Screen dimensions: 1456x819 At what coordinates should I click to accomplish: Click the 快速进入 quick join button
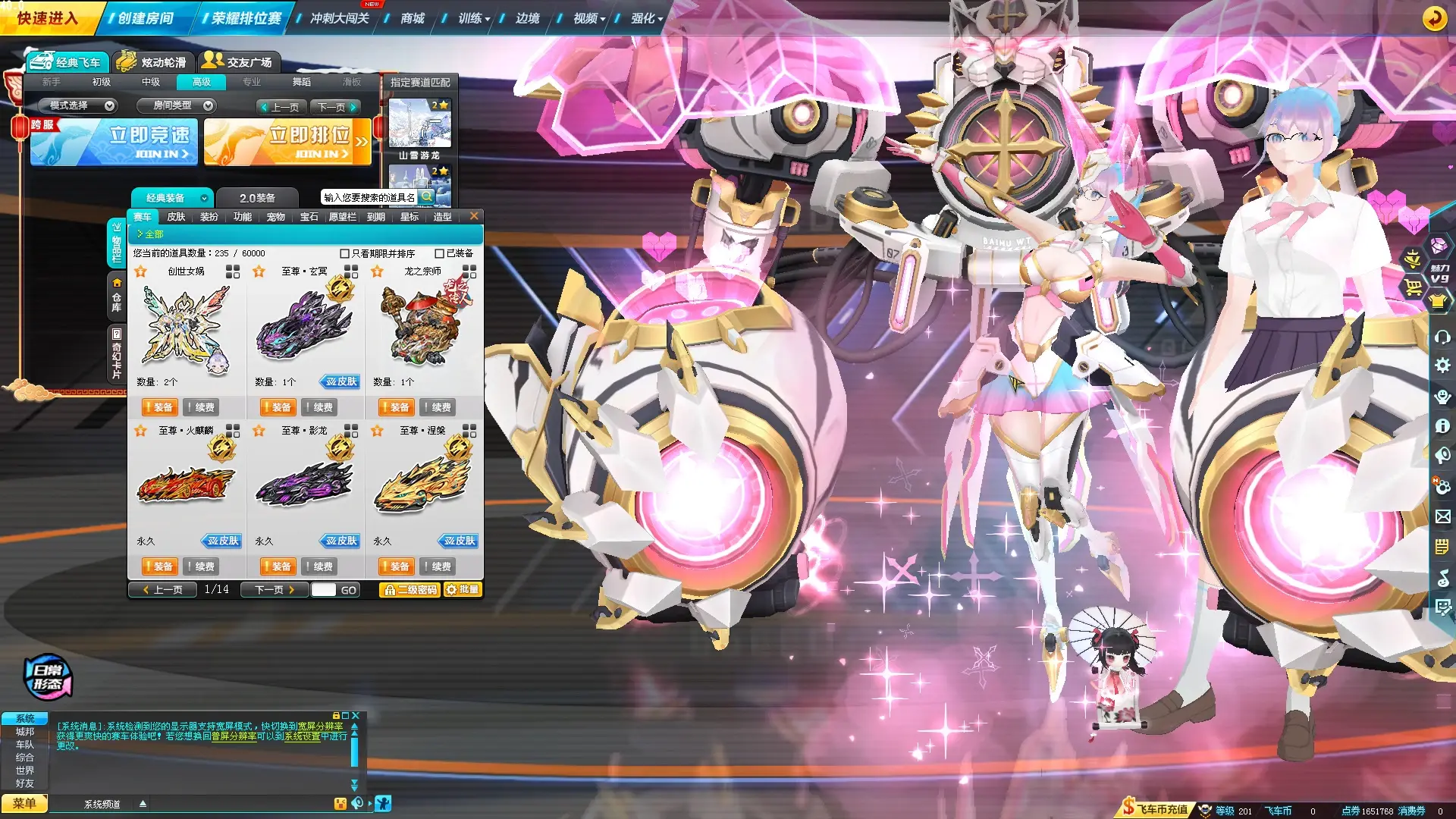(x=47, y=18)
